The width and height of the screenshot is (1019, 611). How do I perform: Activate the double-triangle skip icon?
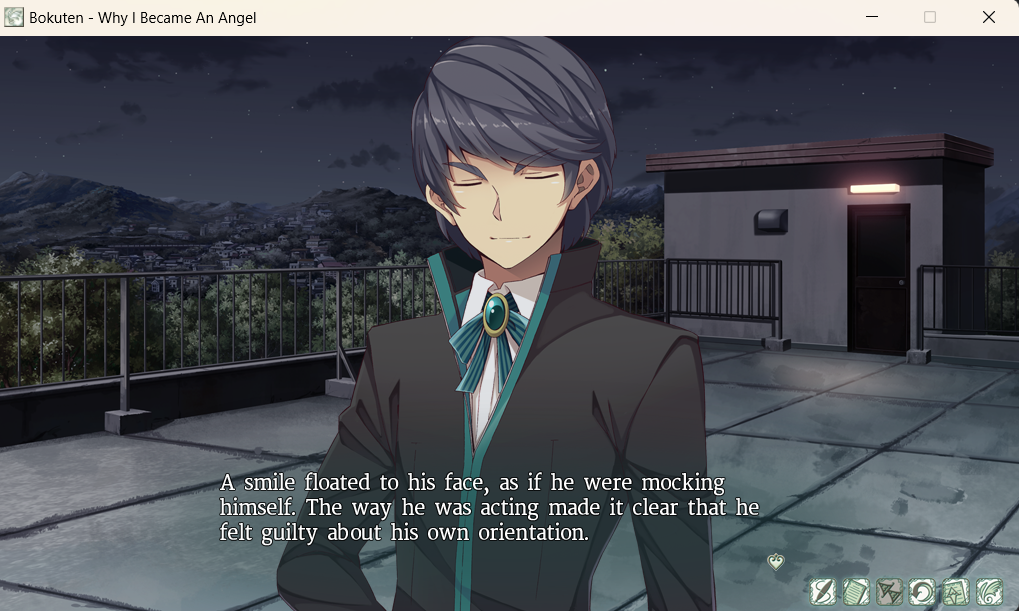(889, 591)
